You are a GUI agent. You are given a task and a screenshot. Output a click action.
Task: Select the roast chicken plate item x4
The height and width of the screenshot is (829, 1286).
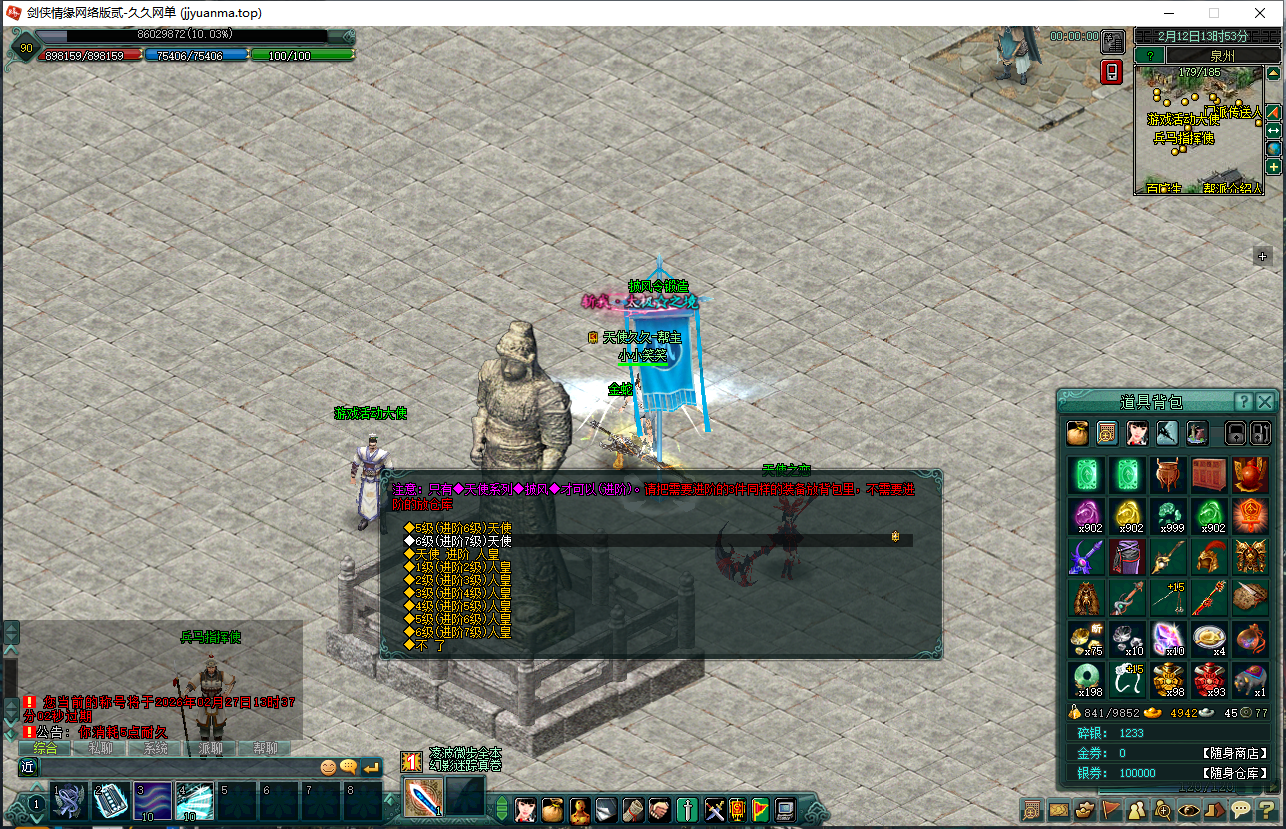click(x=1210, y=638)
